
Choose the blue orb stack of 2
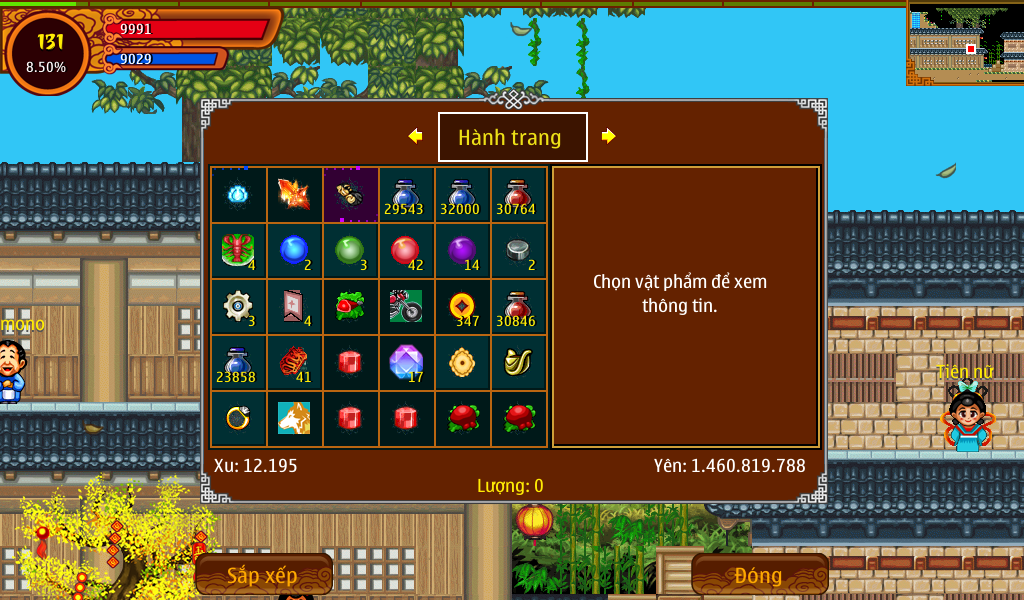pyautogui.click(x=294, y=251)
